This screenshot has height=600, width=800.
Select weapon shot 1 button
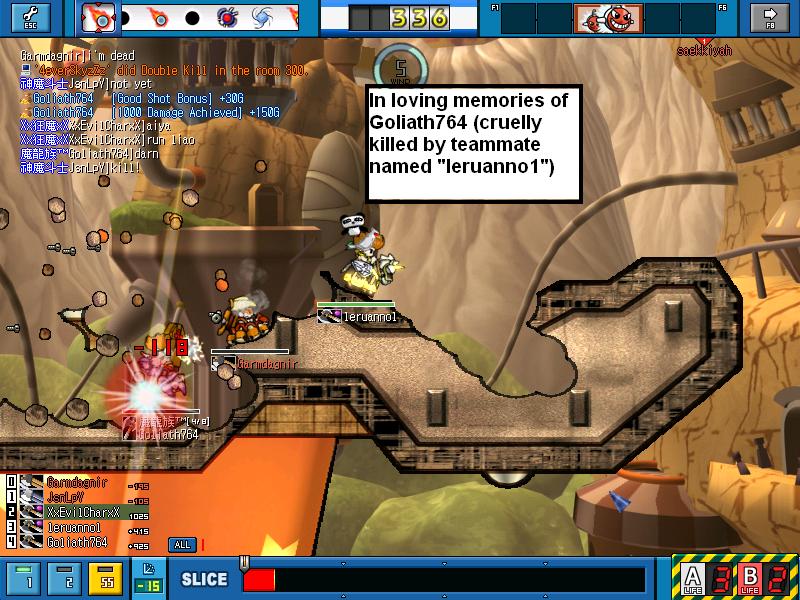28,578
